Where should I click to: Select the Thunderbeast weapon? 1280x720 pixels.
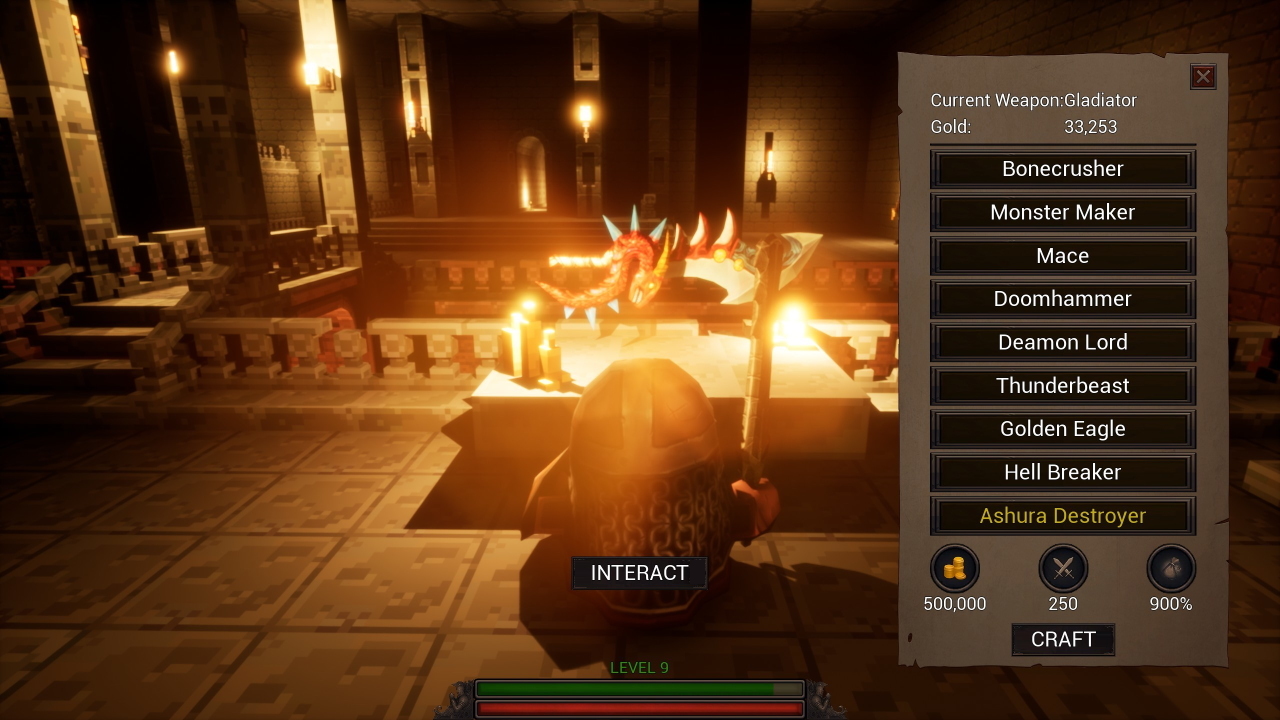click(1062, 385)
